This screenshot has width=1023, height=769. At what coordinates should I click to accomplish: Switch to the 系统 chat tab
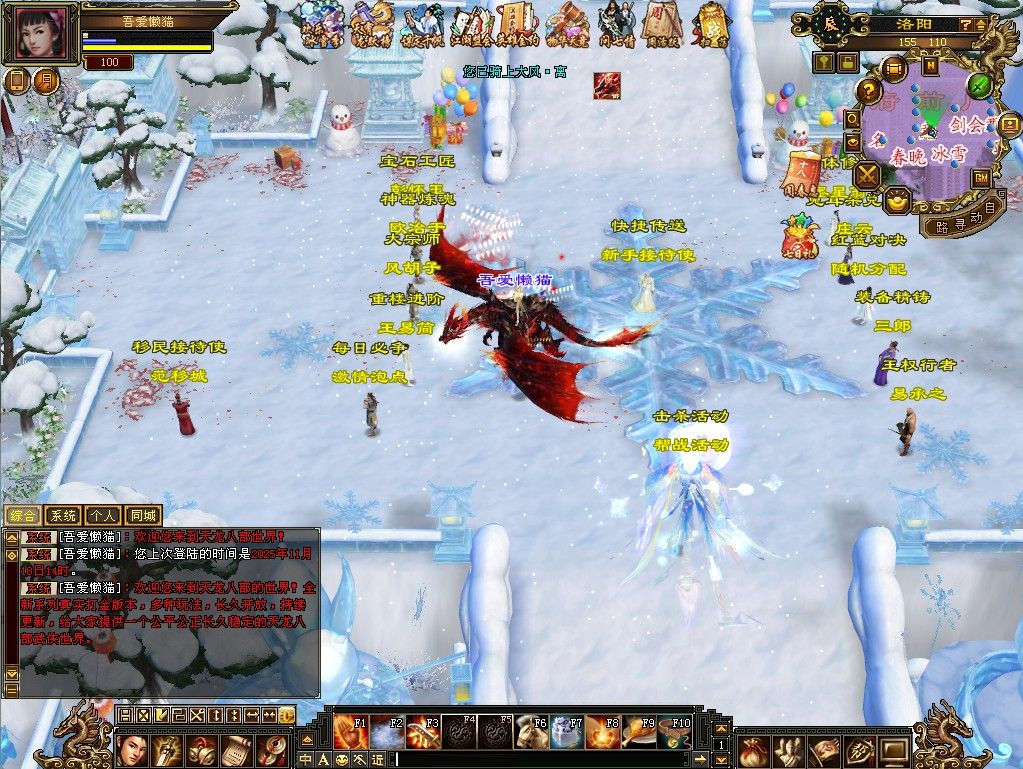tap(64, 516)
